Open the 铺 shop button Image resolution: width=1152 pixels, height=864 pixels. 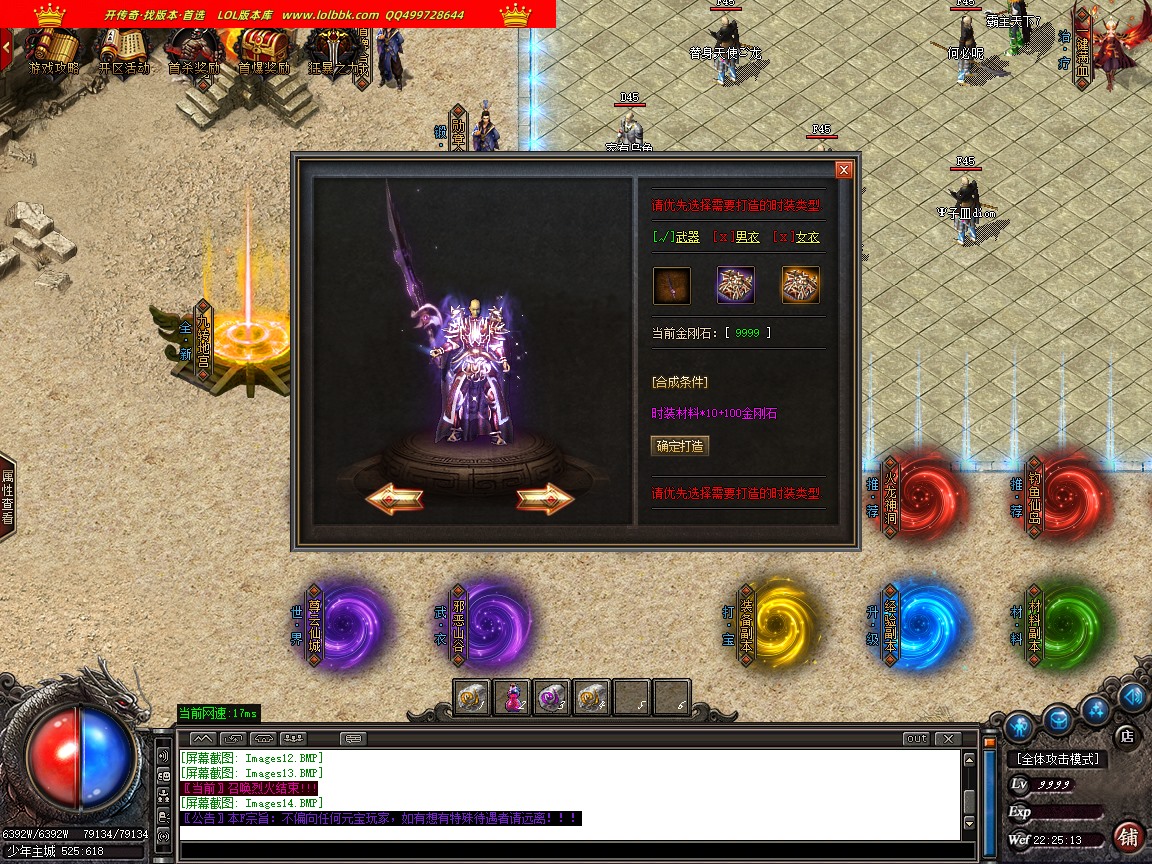[1128, 836]
